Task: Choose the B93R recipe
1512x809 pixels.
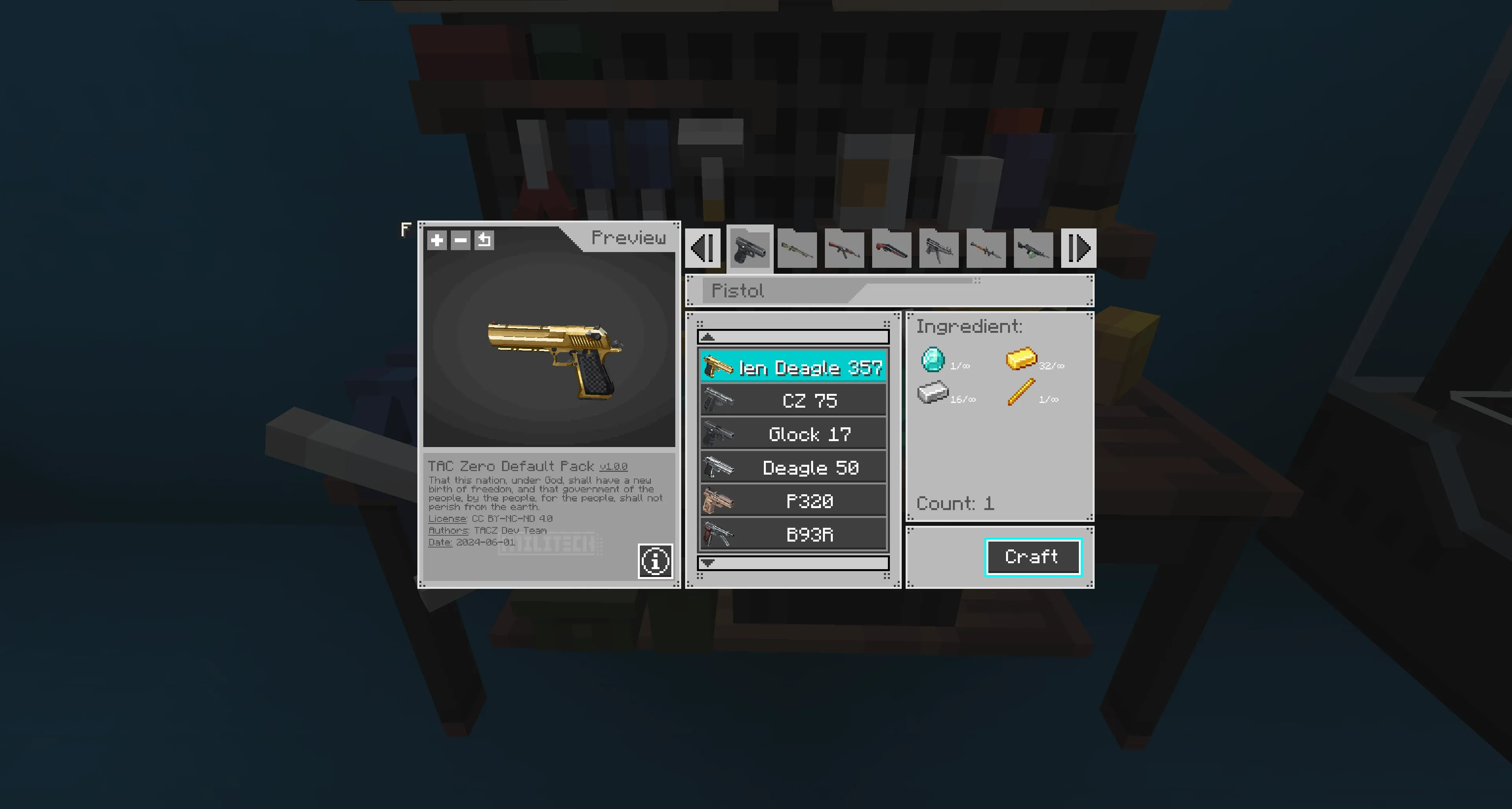Action: [793, 535]
